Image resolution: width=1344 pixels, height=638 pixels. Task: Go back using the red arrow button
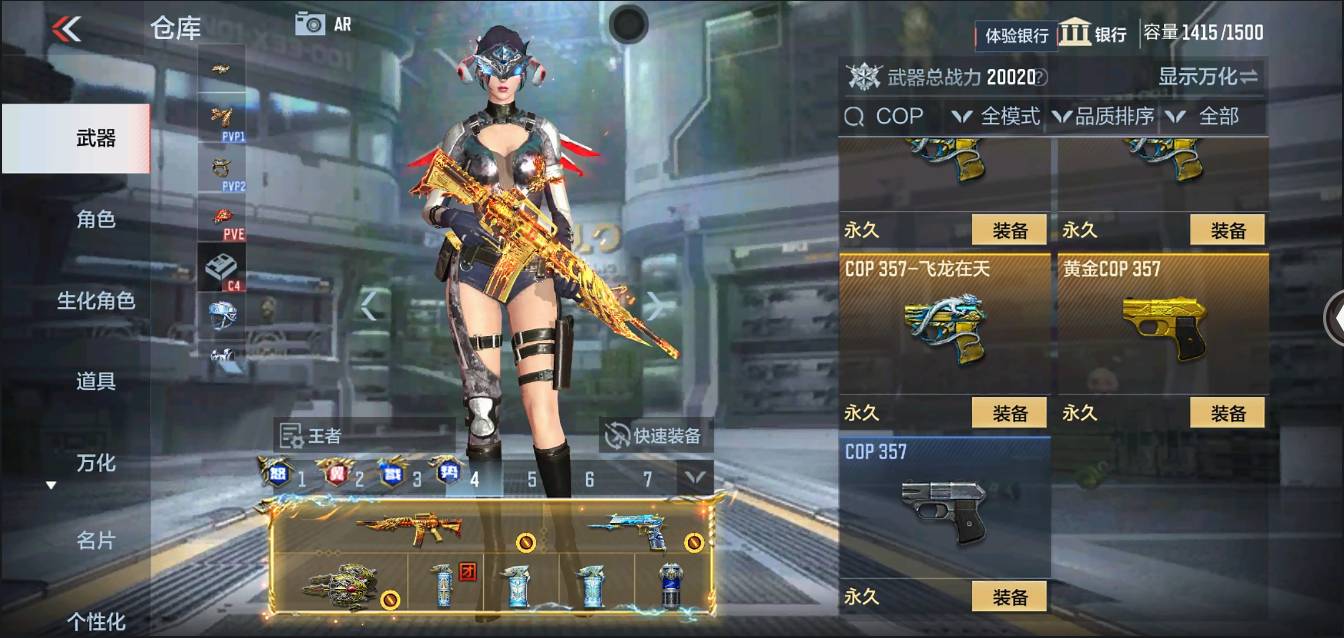click(66, 28)
